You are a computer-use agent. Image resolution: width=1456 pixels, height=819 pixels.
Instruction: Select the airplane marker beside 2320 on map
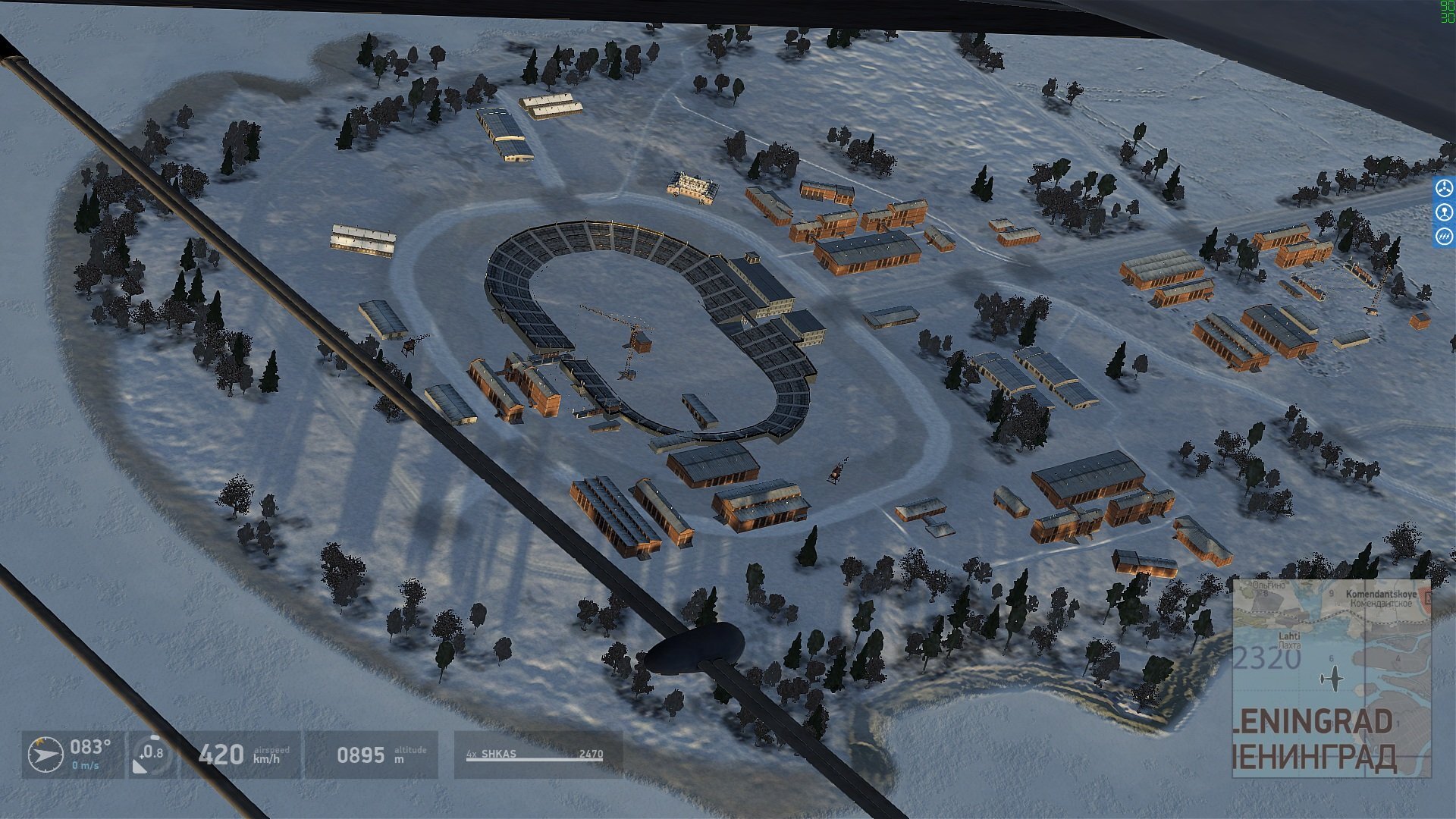[x=1334, y=679]
